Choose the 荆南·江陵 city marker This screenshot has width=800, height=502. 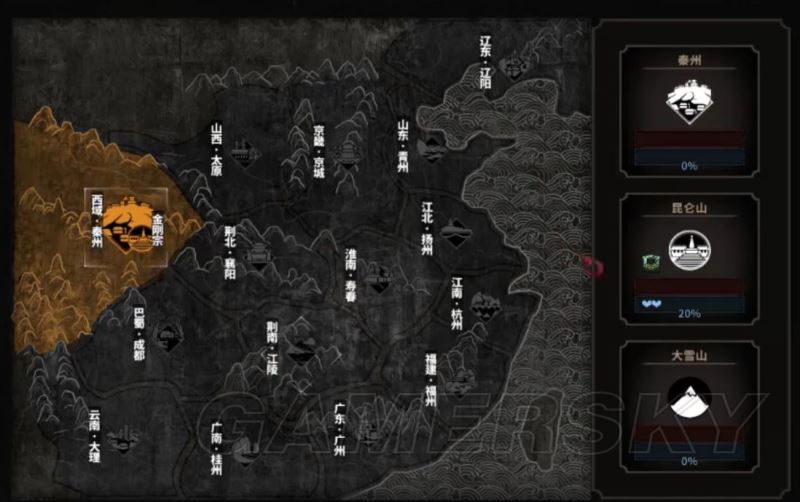[298, 348]
